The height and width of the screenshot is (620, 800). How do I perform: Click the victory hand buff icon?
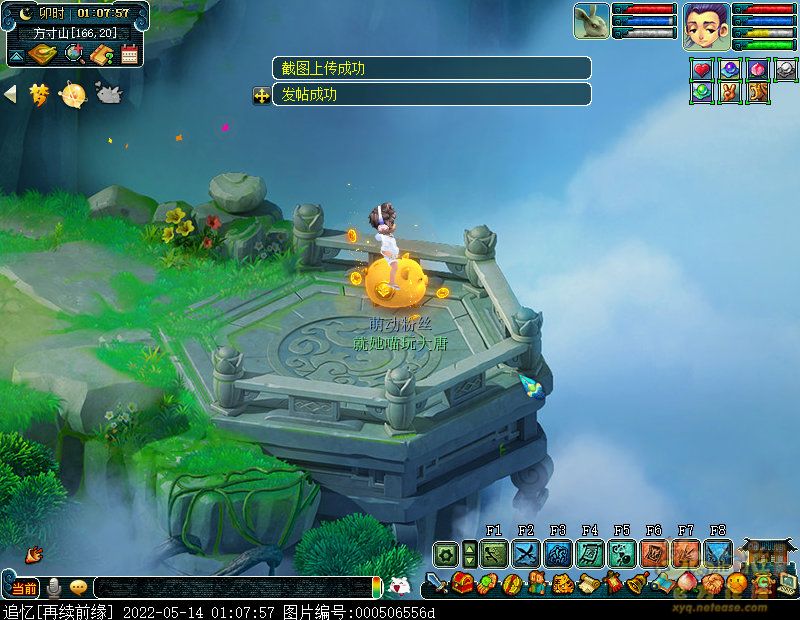tap(730, 92)
